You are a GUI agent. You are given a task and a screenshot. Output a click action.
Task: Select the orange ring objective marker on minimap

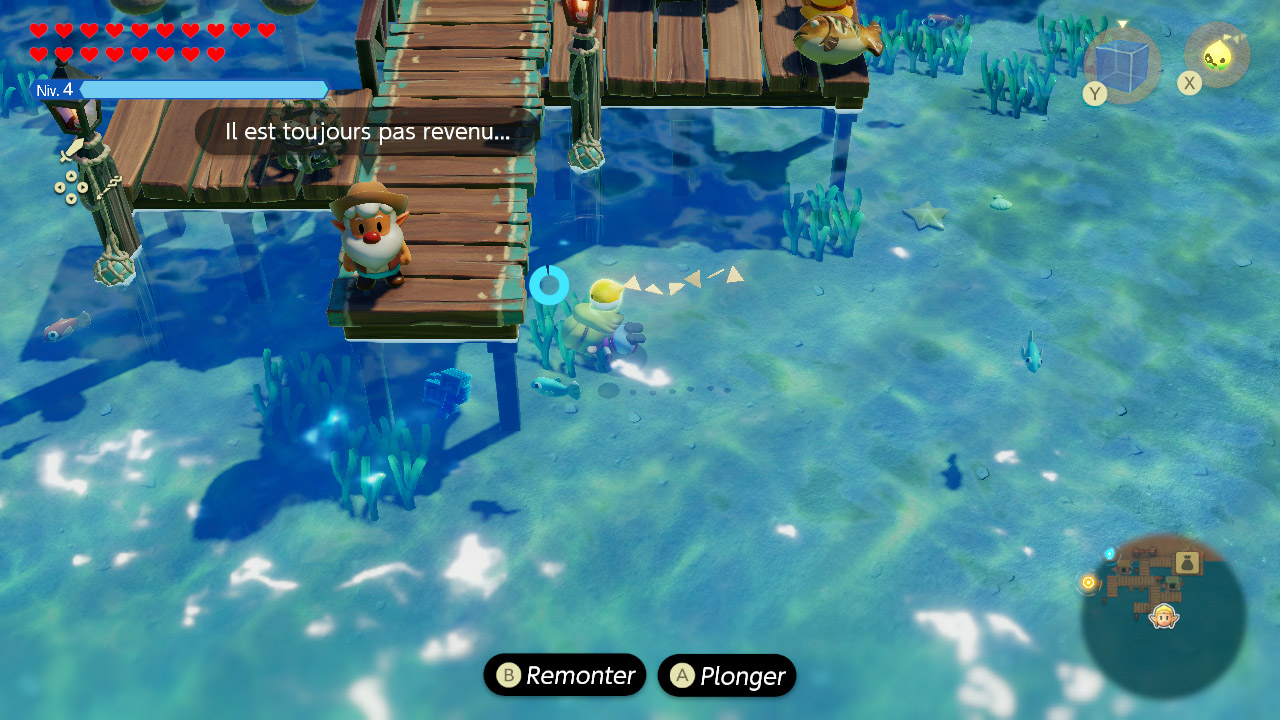1088,582
